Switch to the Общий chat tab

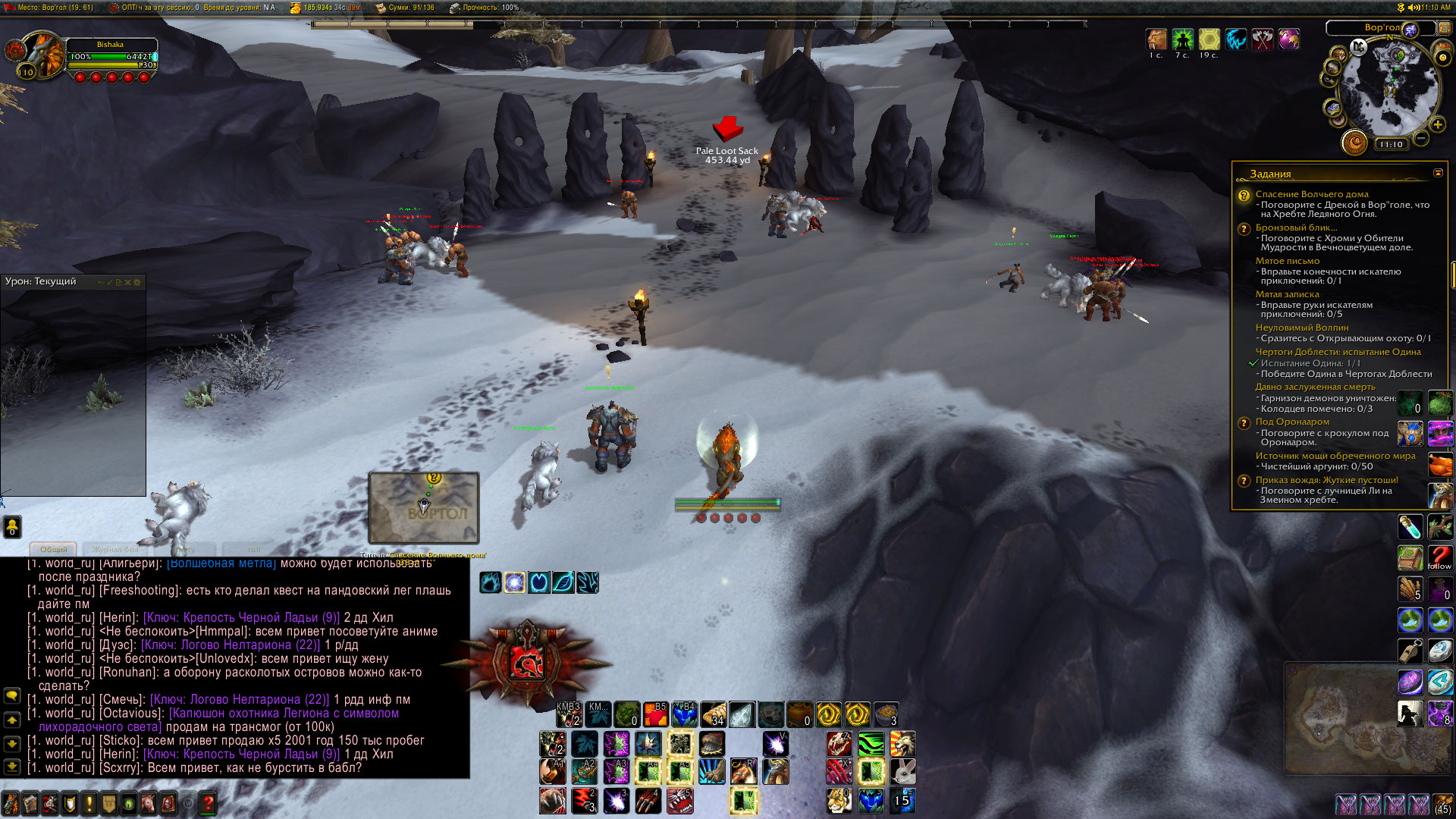(x=53, y=549)
